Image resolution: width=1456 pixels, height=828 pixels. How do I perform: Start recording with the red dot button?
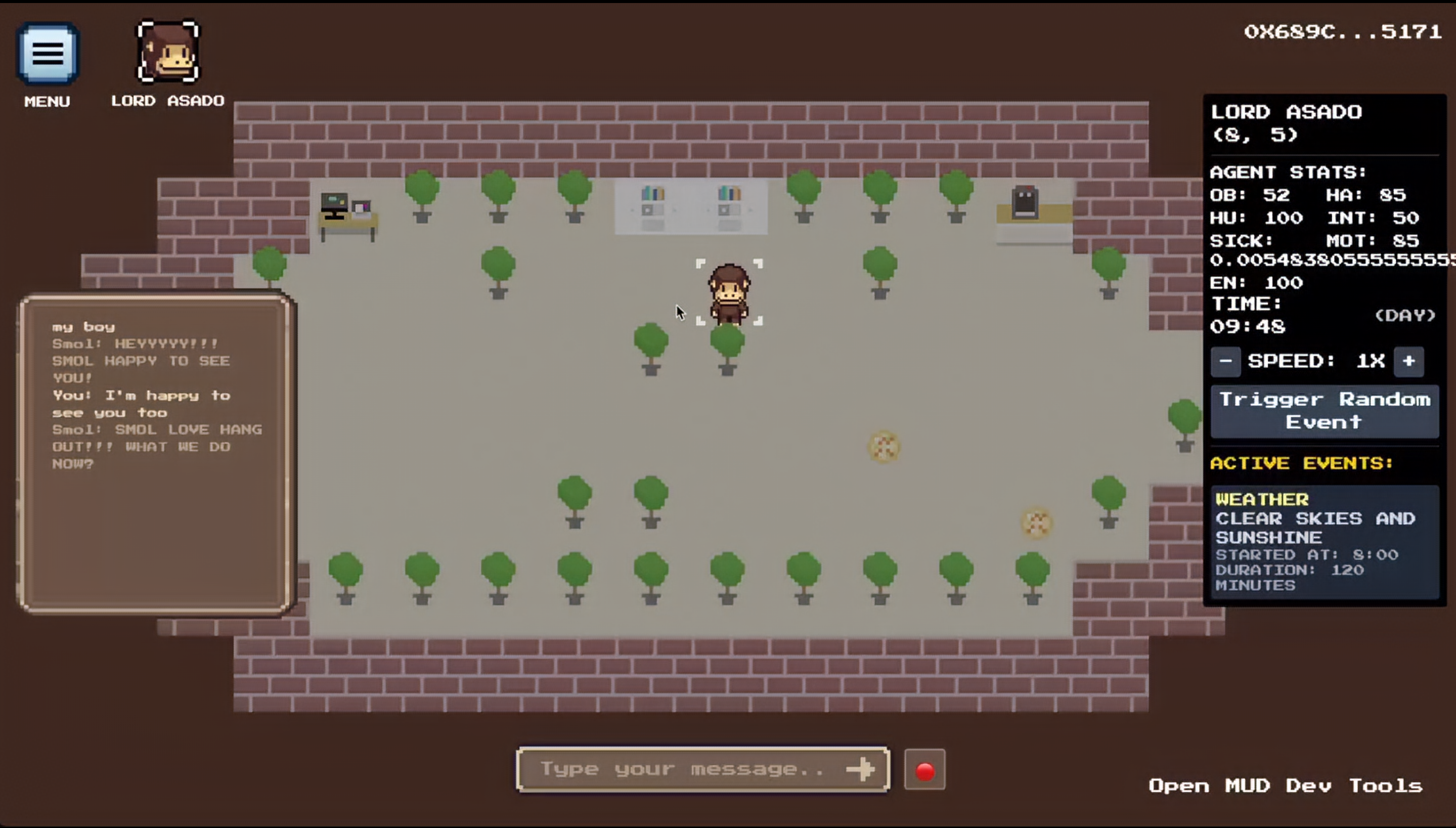tap(924, 770)
